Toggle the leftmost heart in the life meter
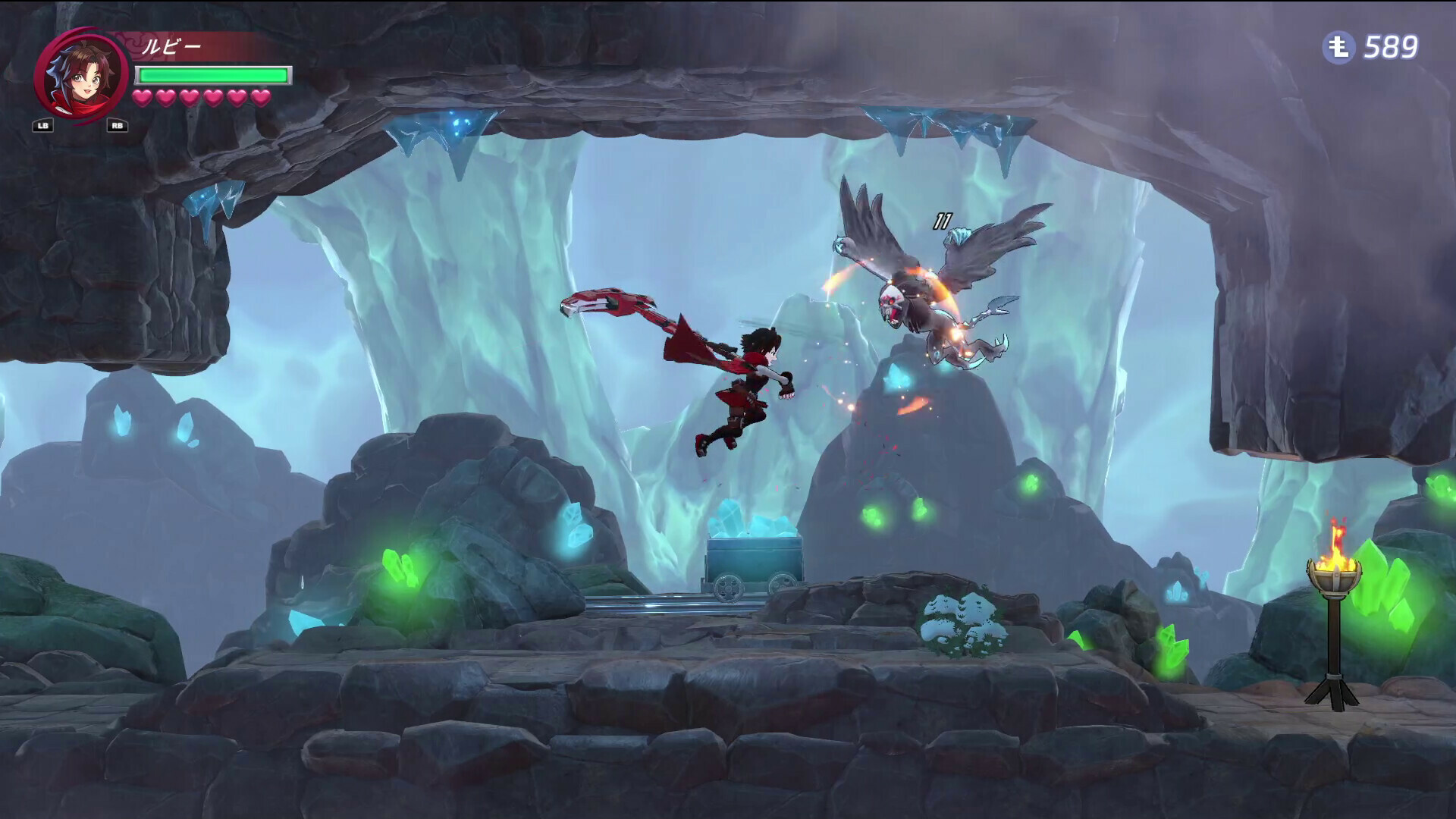The height and width of the screenshot is (819, 1456). pos(142,98)
